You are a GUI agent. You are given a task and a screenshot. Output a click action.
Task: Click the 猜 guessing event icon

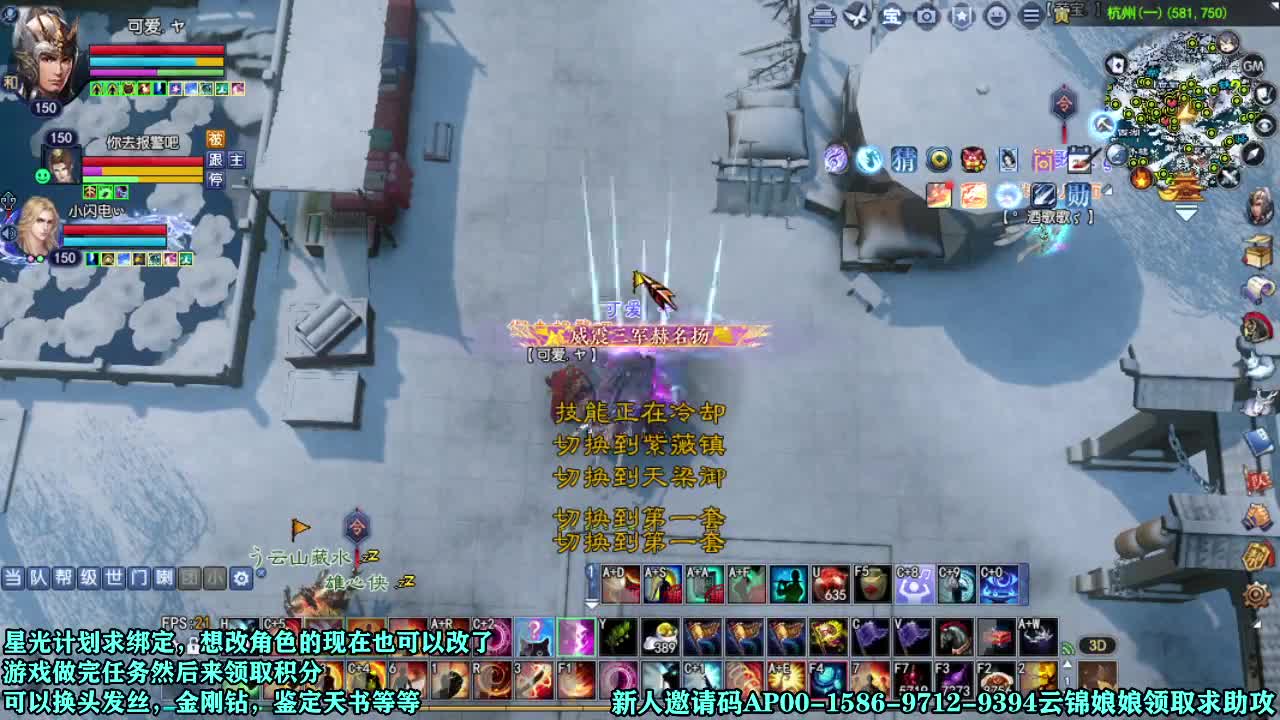[x=904, y=162]
